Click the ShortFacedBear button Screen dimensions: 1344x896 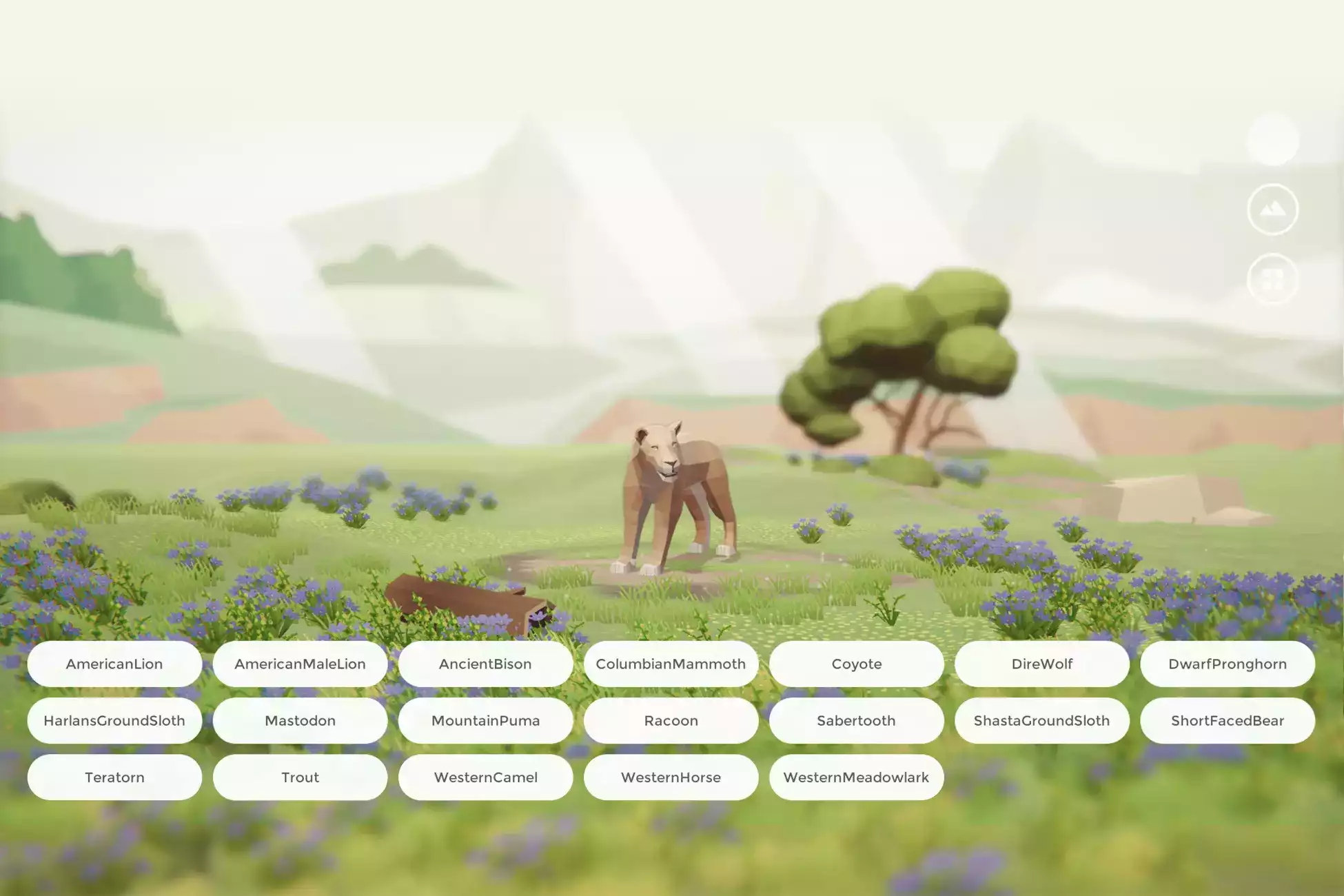(1227, 720)
